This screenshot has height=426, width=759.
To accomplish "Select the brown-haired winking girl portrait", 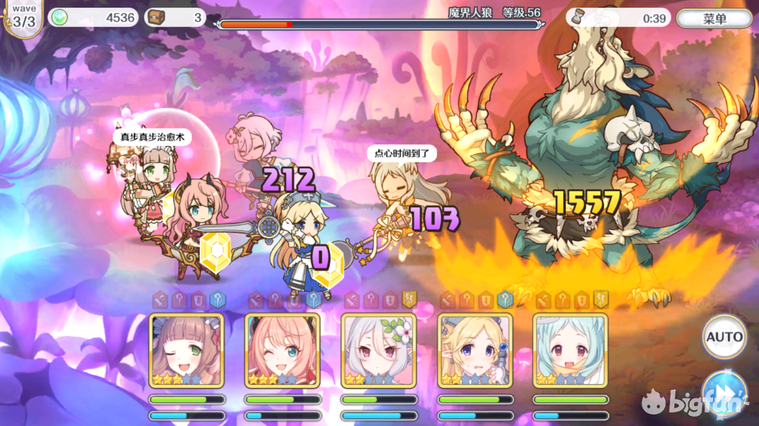I will coord(186,350).
